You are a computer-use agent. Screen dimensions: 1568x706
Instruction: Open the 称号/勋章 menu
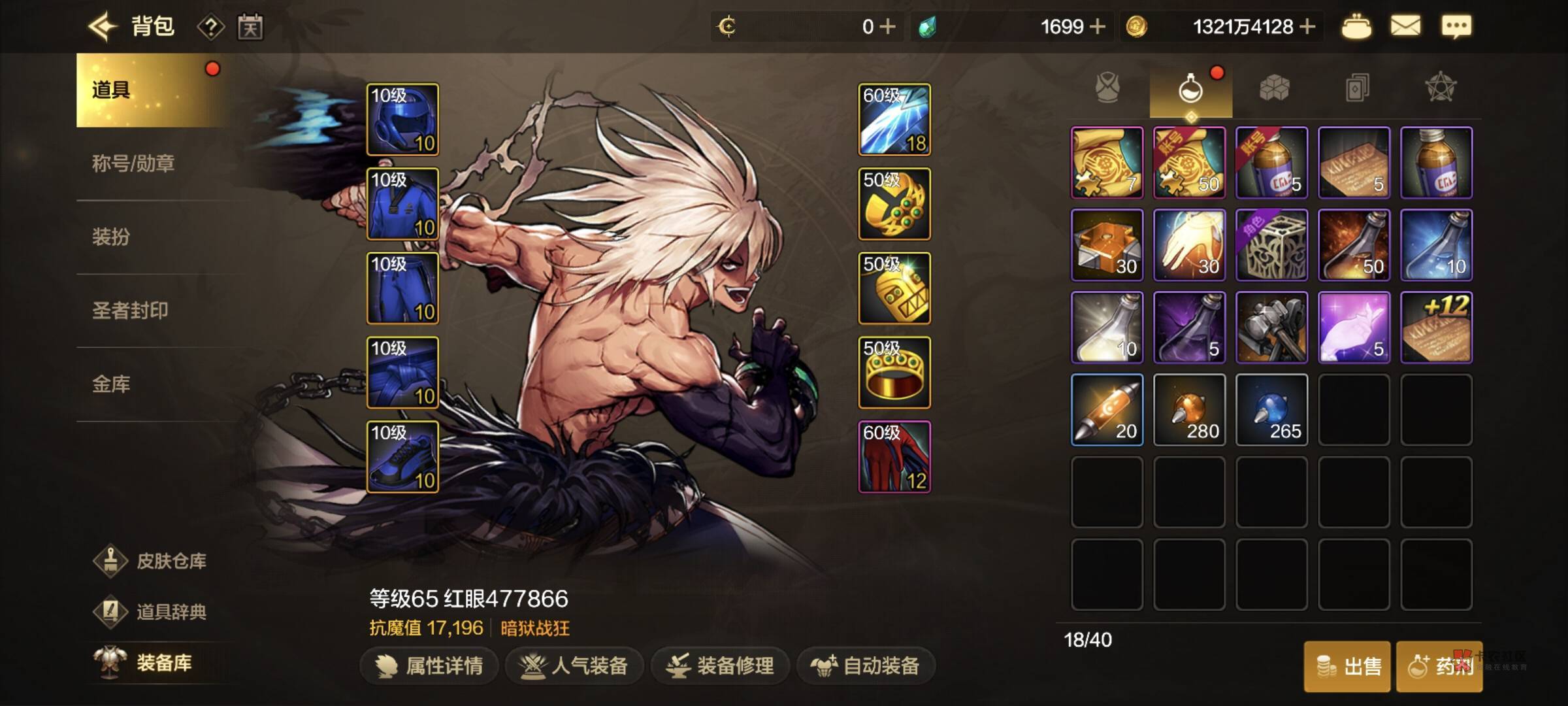click(133, 163)
